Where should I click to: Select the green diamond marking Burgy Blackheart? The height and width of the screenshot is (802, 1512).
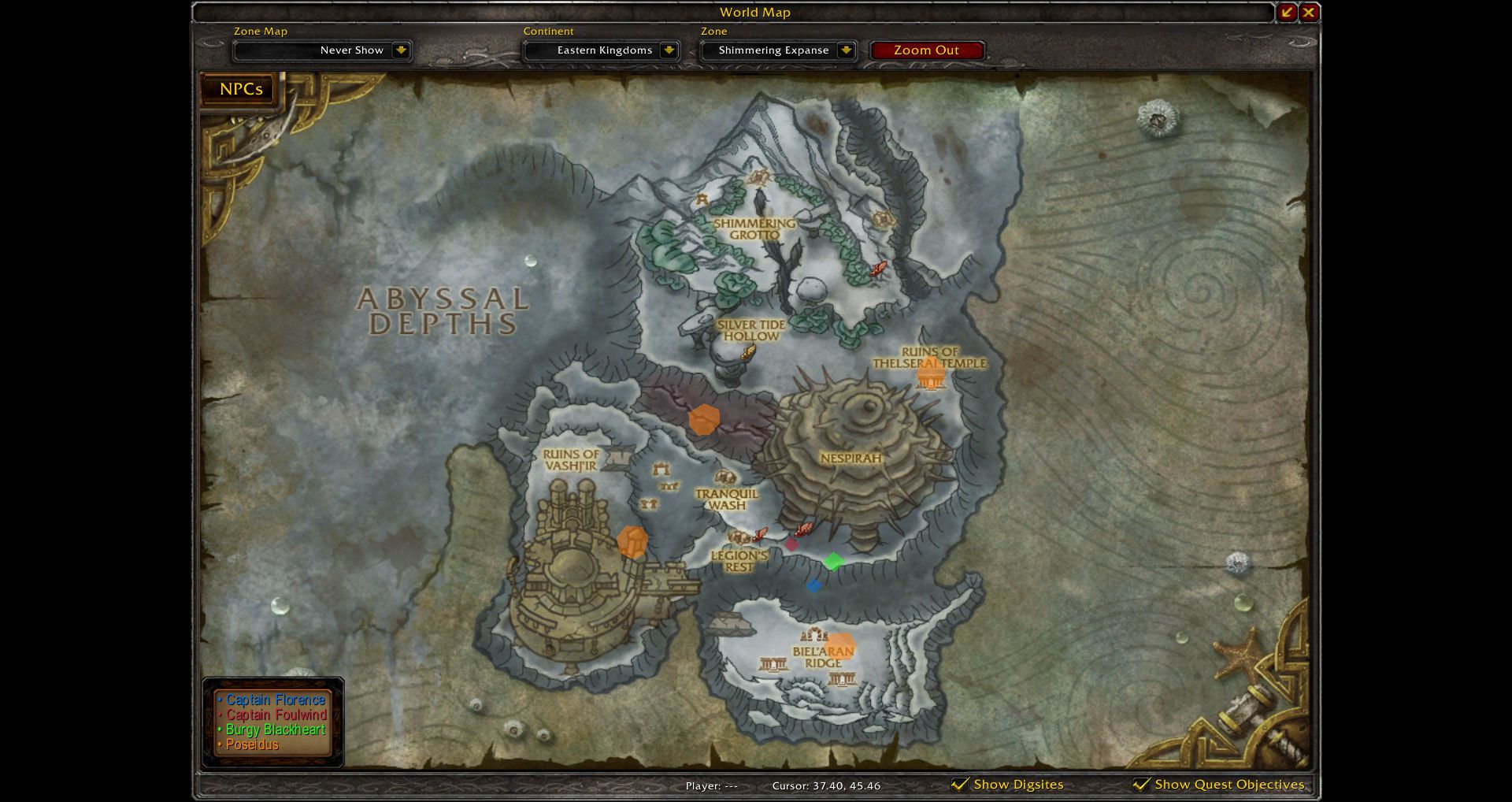[835, 562]
